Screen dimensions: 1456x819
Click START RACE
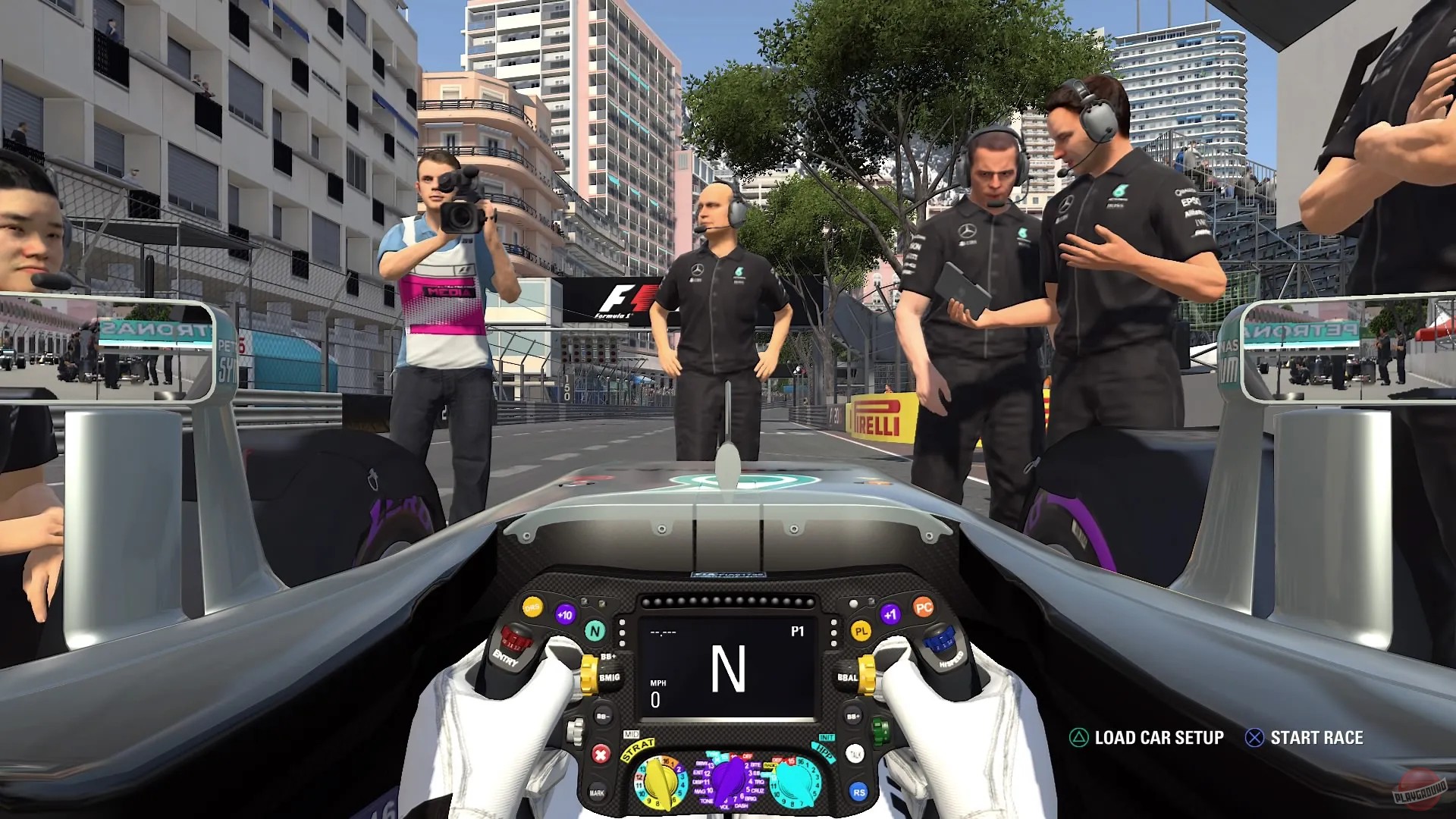point(1320,736)
